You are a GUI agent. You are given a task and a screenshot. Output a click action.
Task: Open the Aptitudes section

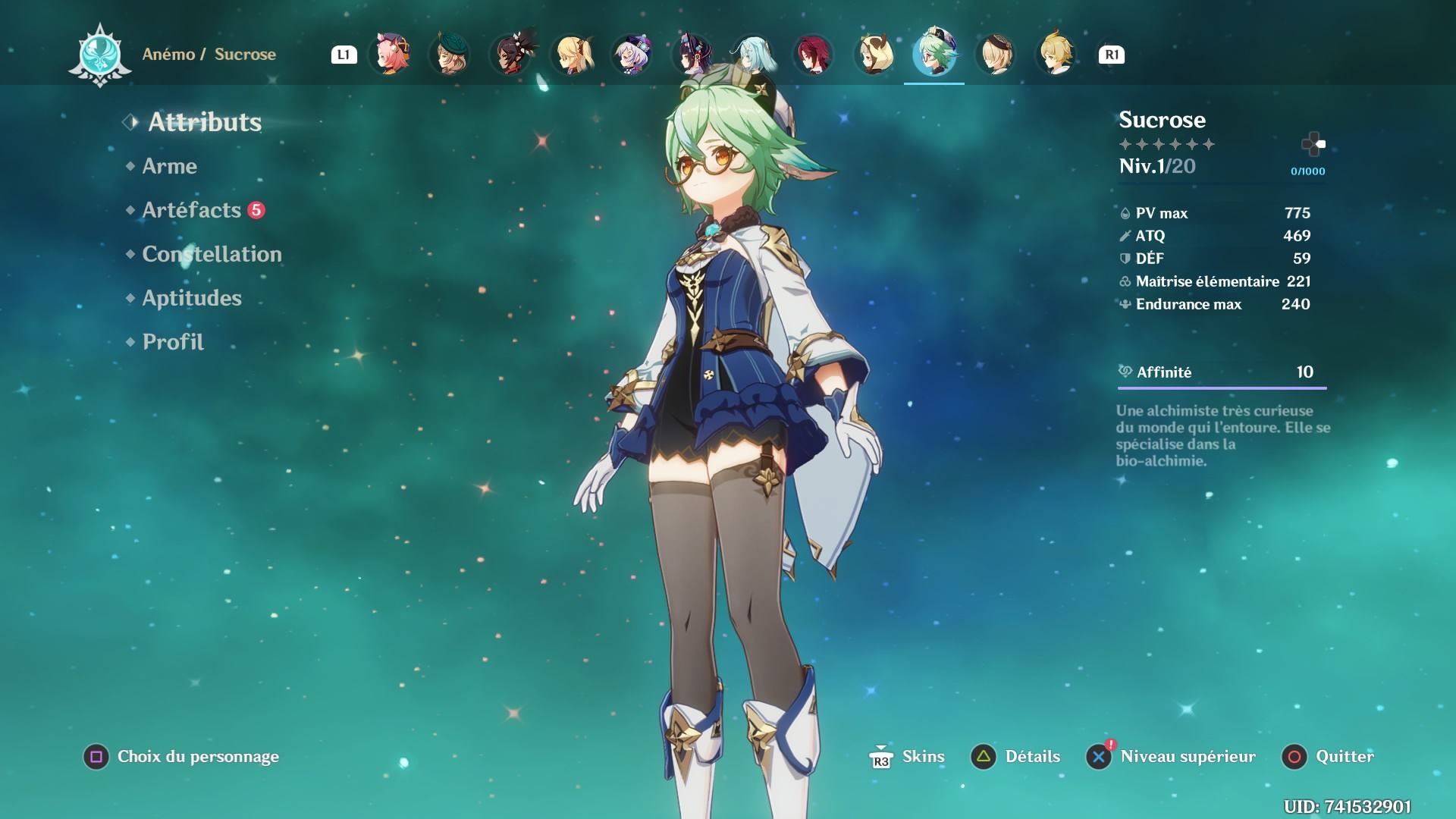pos(192,298)
